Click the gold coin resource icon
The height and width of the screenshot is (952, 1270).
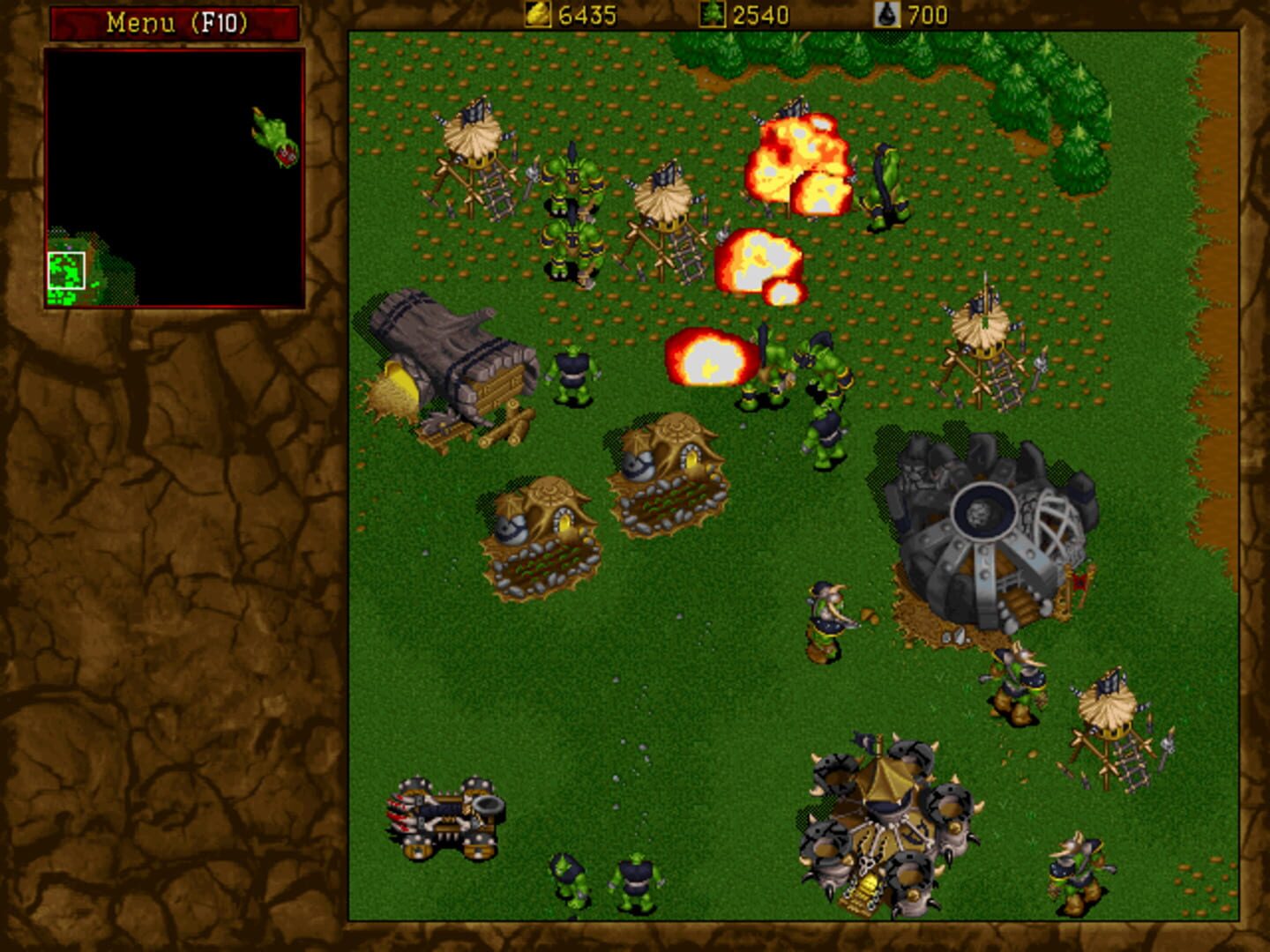tap(536, 13)
